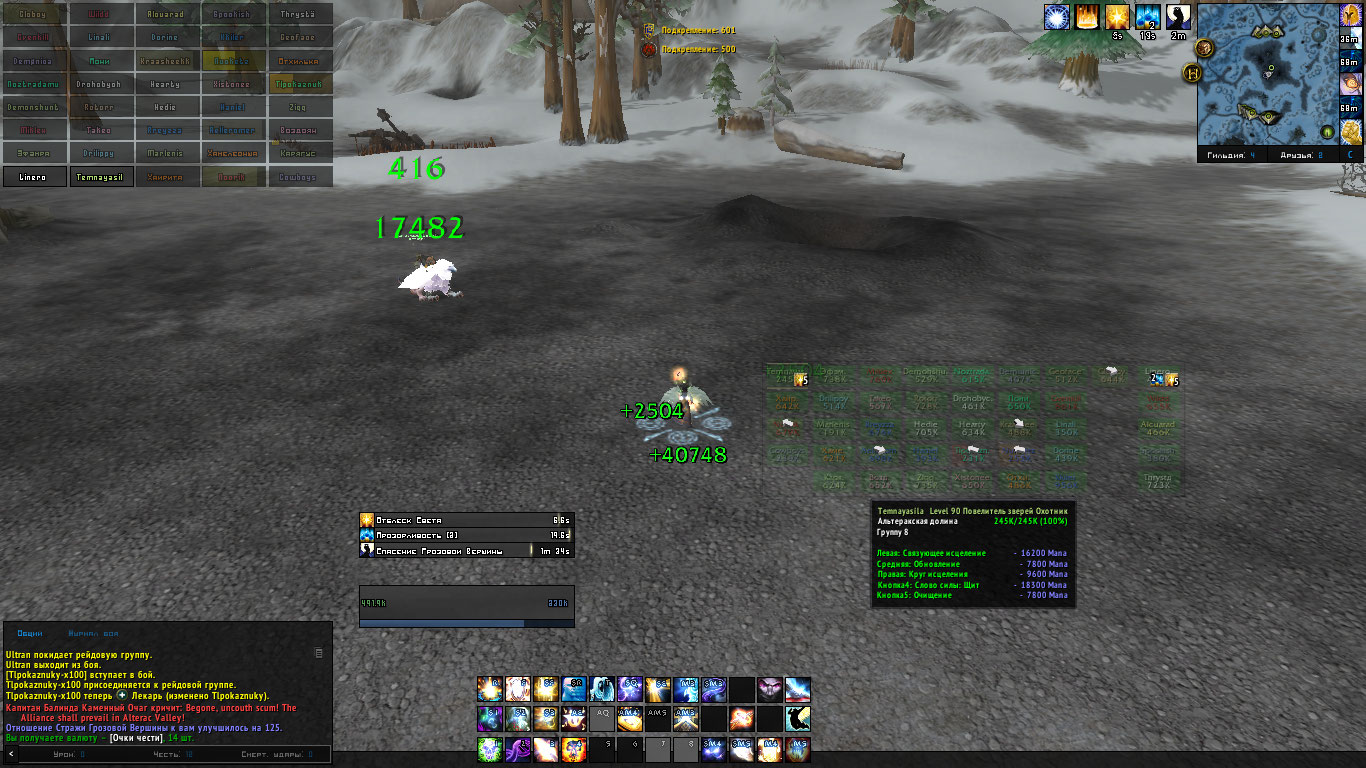Select the black raven buff icon
1366x768 pixels.
pos(1178,17)
